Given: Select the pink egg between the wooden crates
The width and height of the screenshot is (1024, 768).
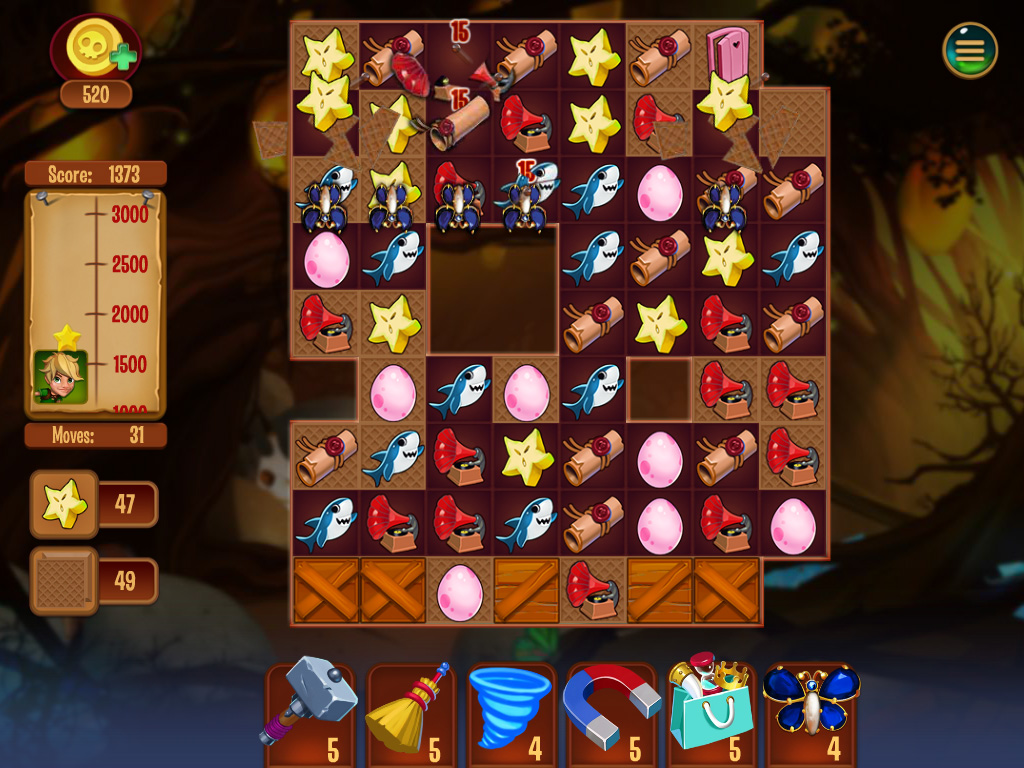Looking at the screenshot, I should click(x=460, y=590).
